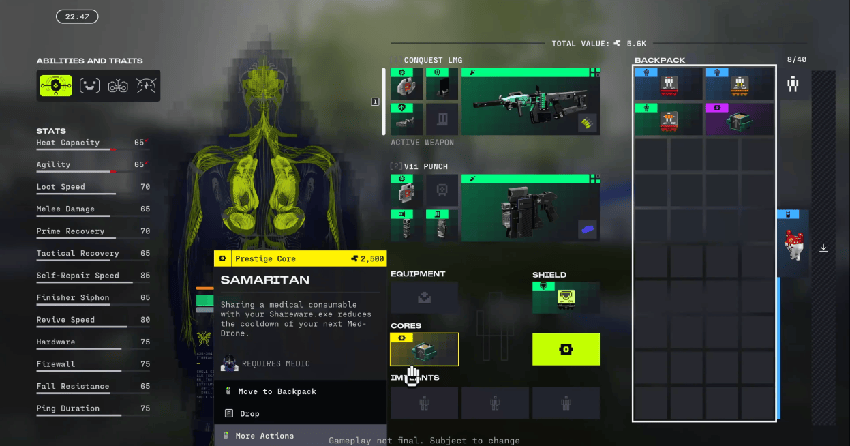Select the highlighted yellow ability icon

click(55, 85)
